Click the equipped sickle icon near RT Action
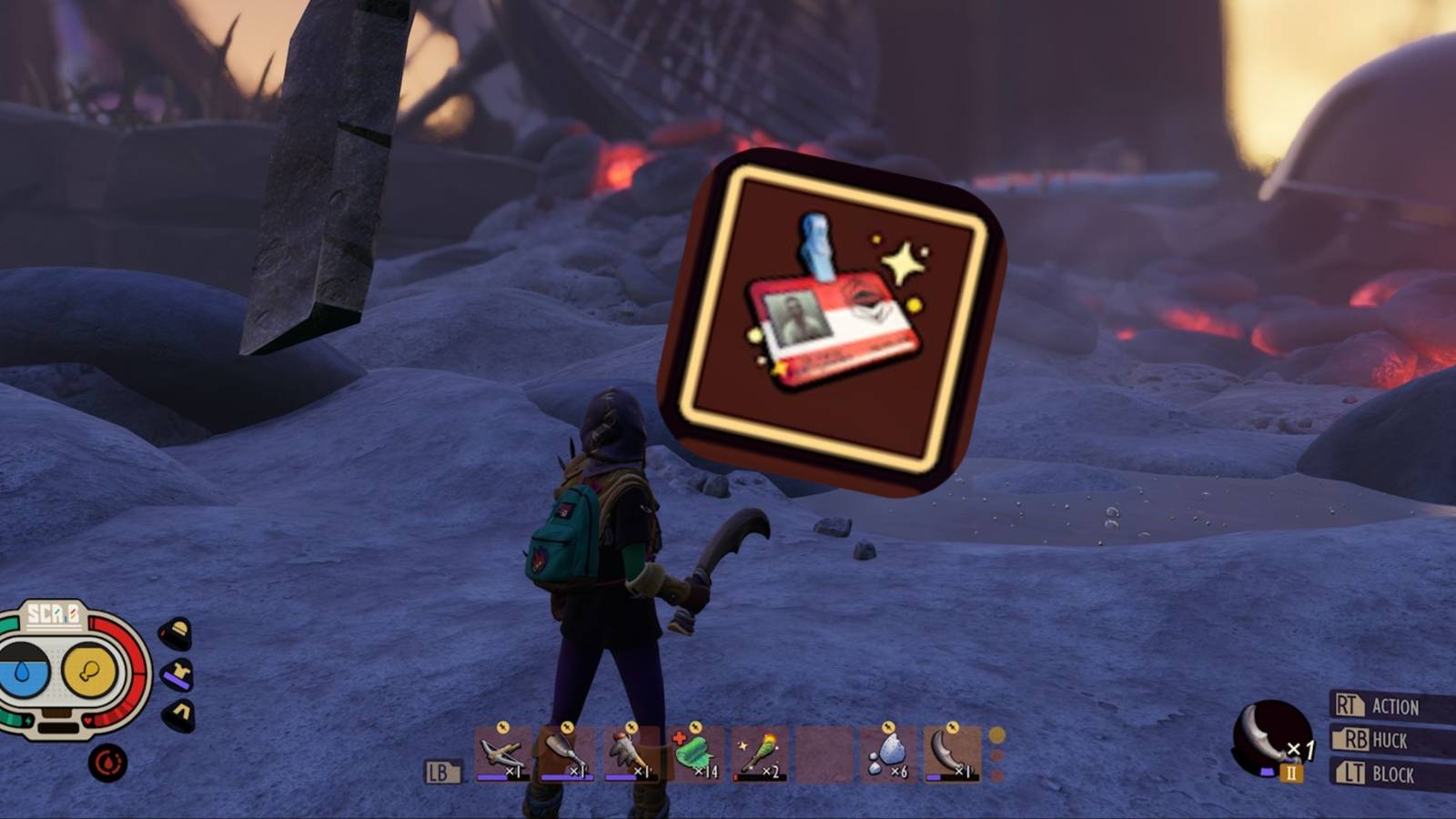Screen dimensions: 1456x819 pyautogui.click(x=1270, y=737)
